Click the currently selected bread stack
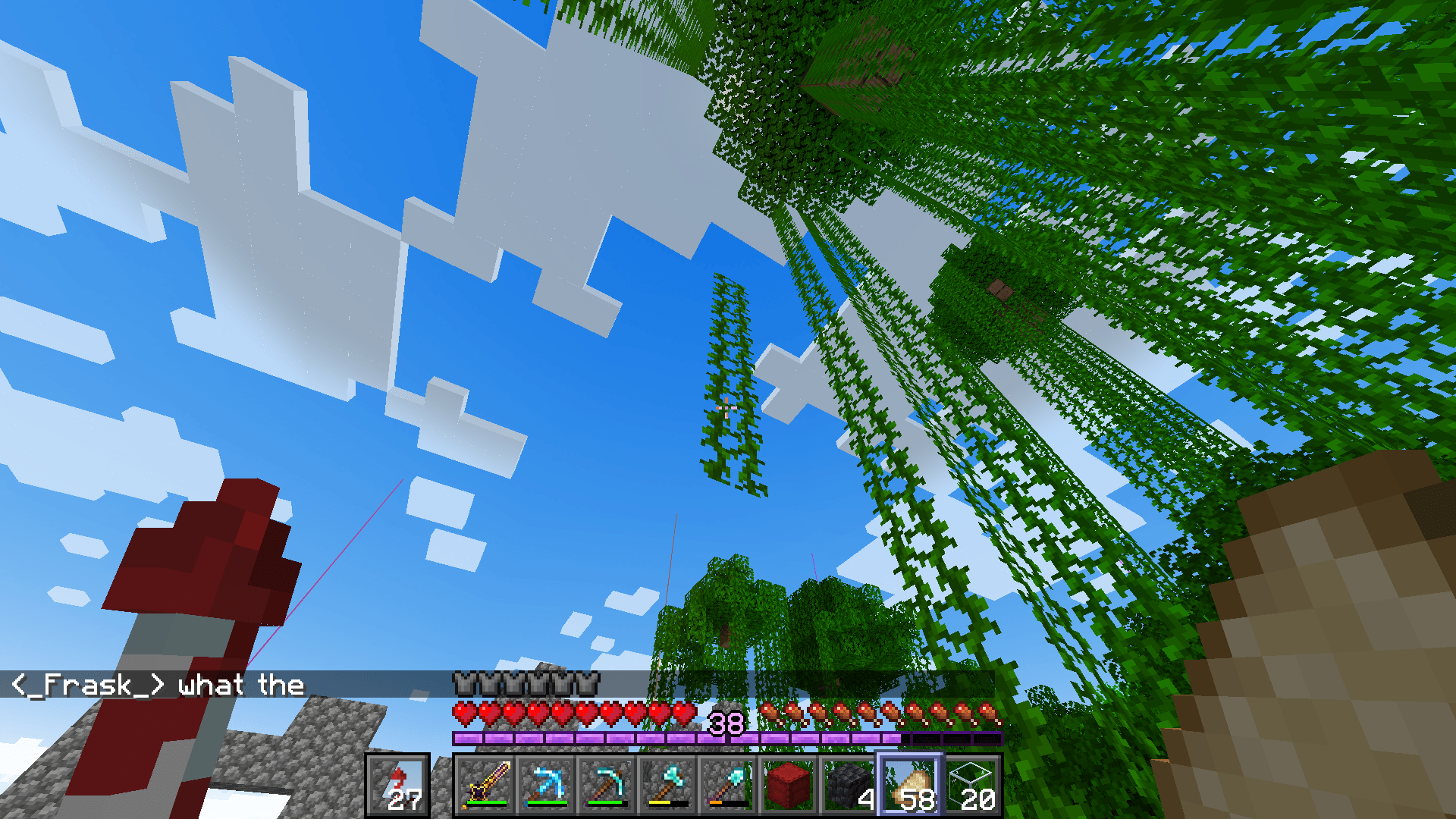1456x819 pixels. 908,785
